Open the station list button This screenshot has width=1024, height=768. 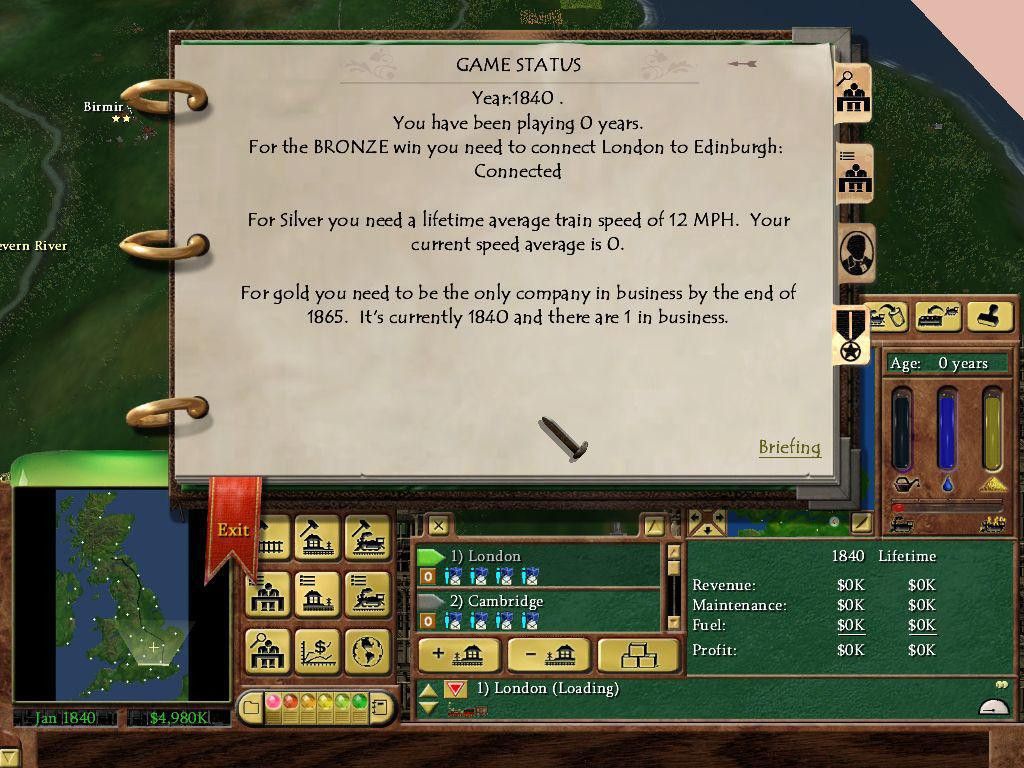[317, 594]
